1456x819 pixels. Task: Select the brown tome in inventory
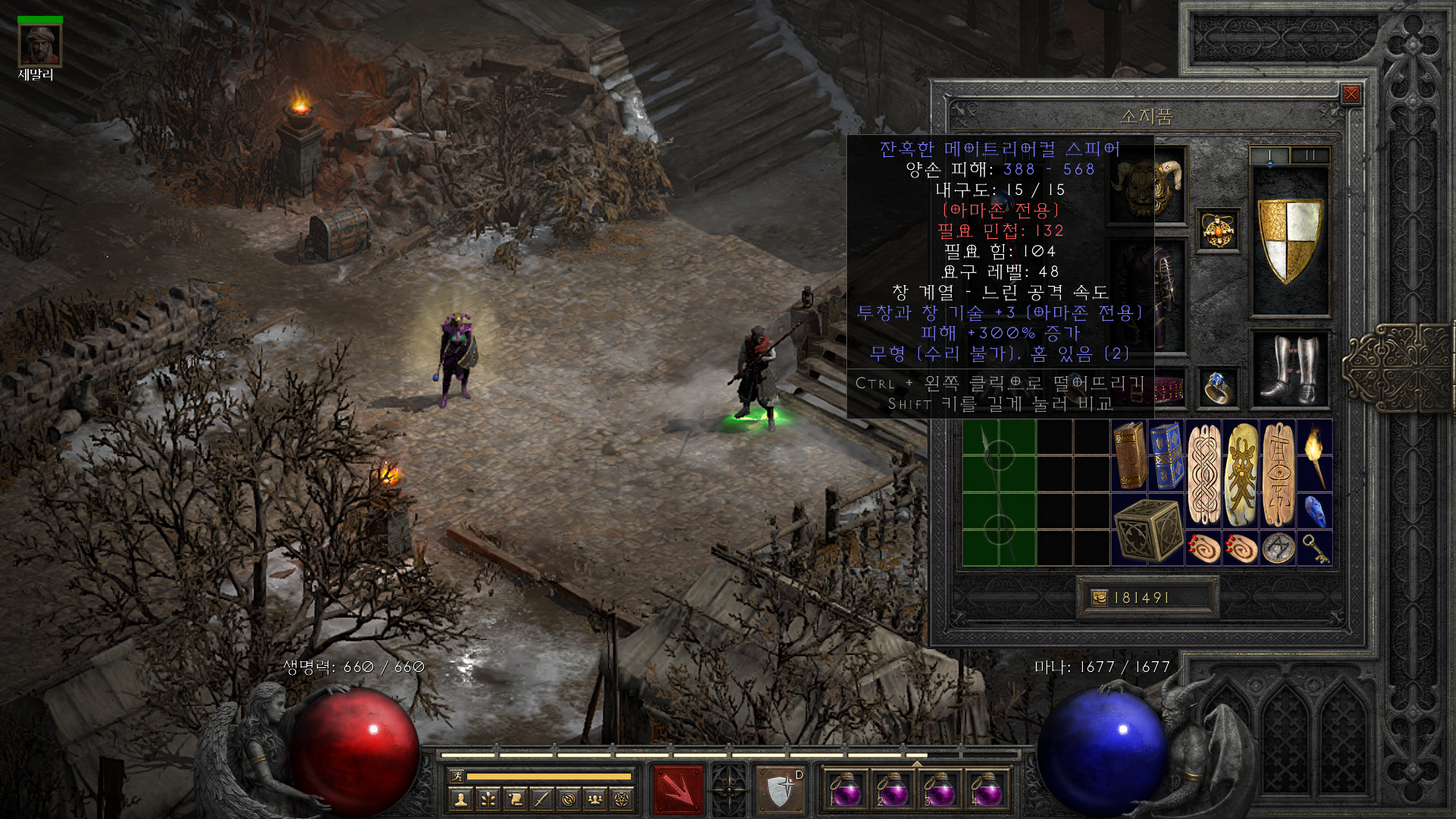1129,456
